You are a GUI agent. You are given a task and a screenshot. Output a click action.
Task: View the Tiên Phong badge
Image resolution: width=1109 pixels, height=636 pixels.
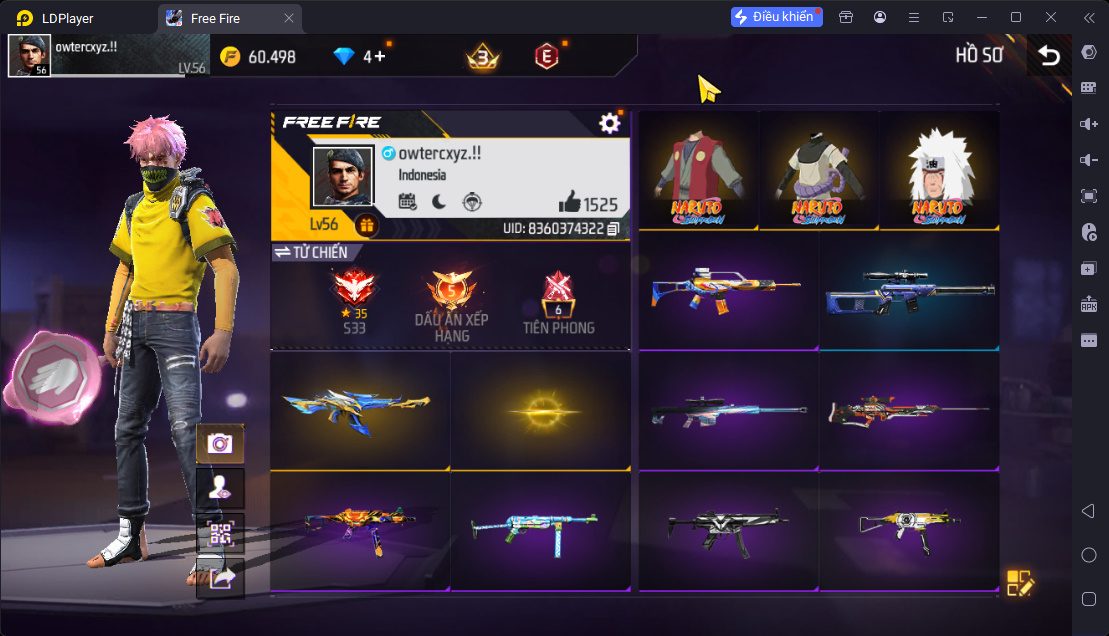point(558,299)
